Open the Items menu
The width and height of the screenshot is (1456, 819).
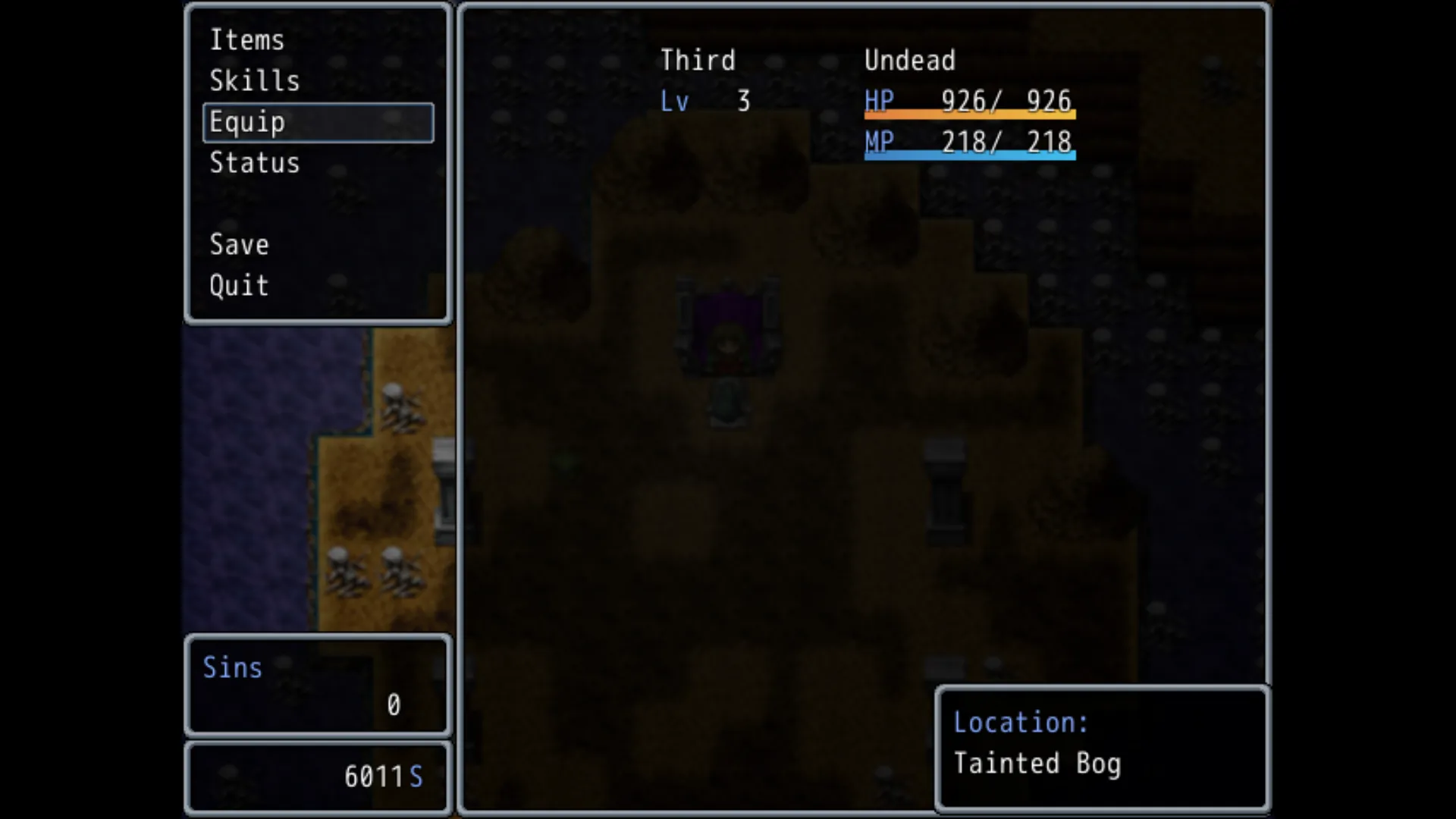(247, 40)
